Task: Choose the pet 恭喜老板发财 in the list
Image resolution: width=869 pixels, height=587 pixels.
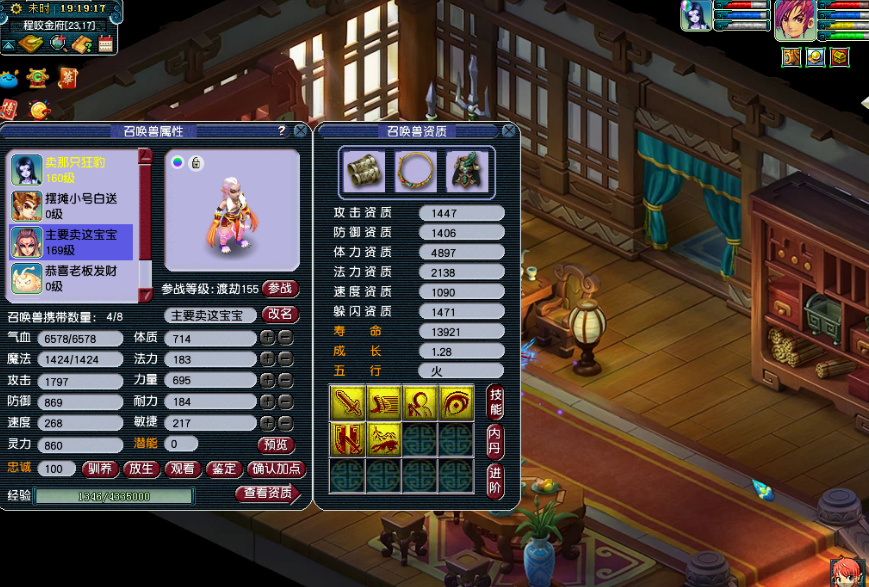Action: point(72,278)
